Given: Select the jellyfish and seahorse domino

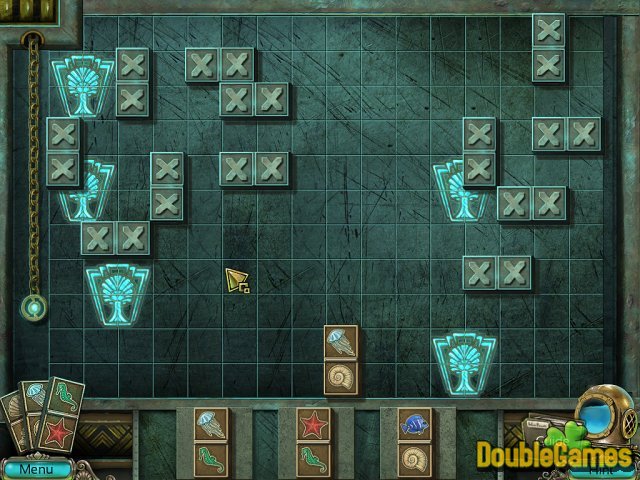Looking at the screenshot, I should 210,441.
